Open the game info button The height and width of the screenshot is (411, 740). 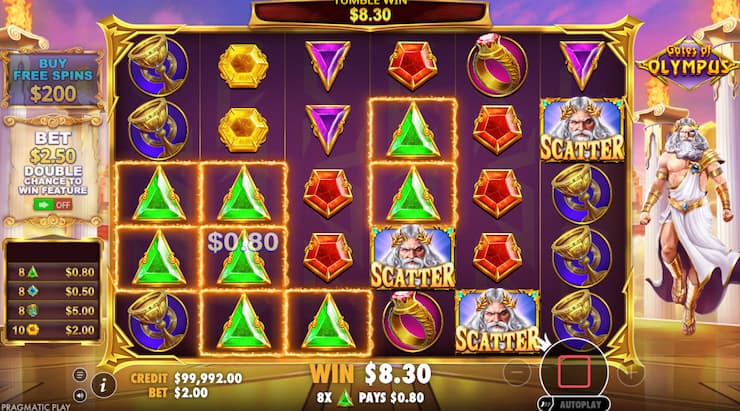[x=101, y=382]
